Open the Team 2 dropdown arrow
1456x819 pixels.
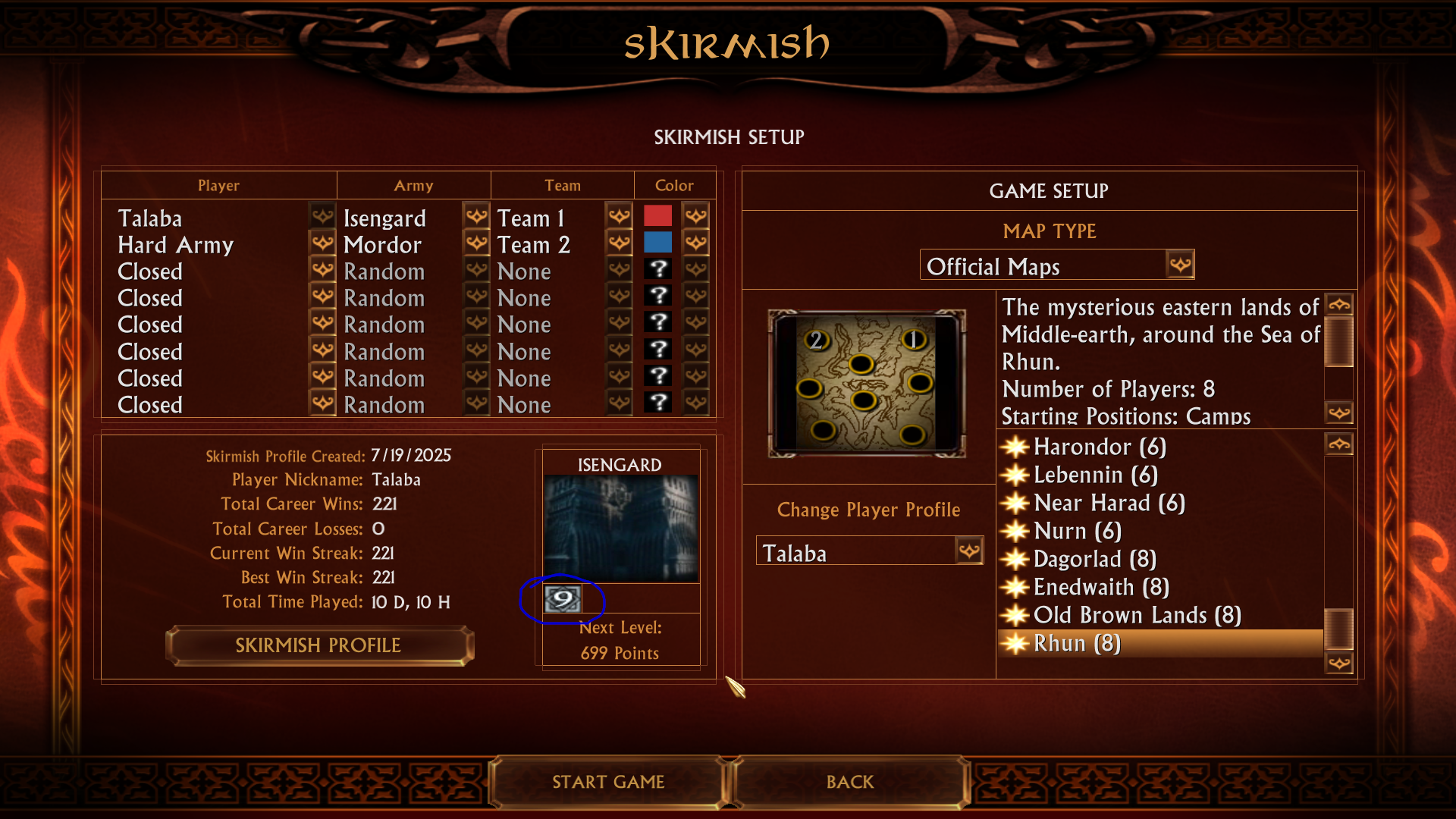click(620, 243)
